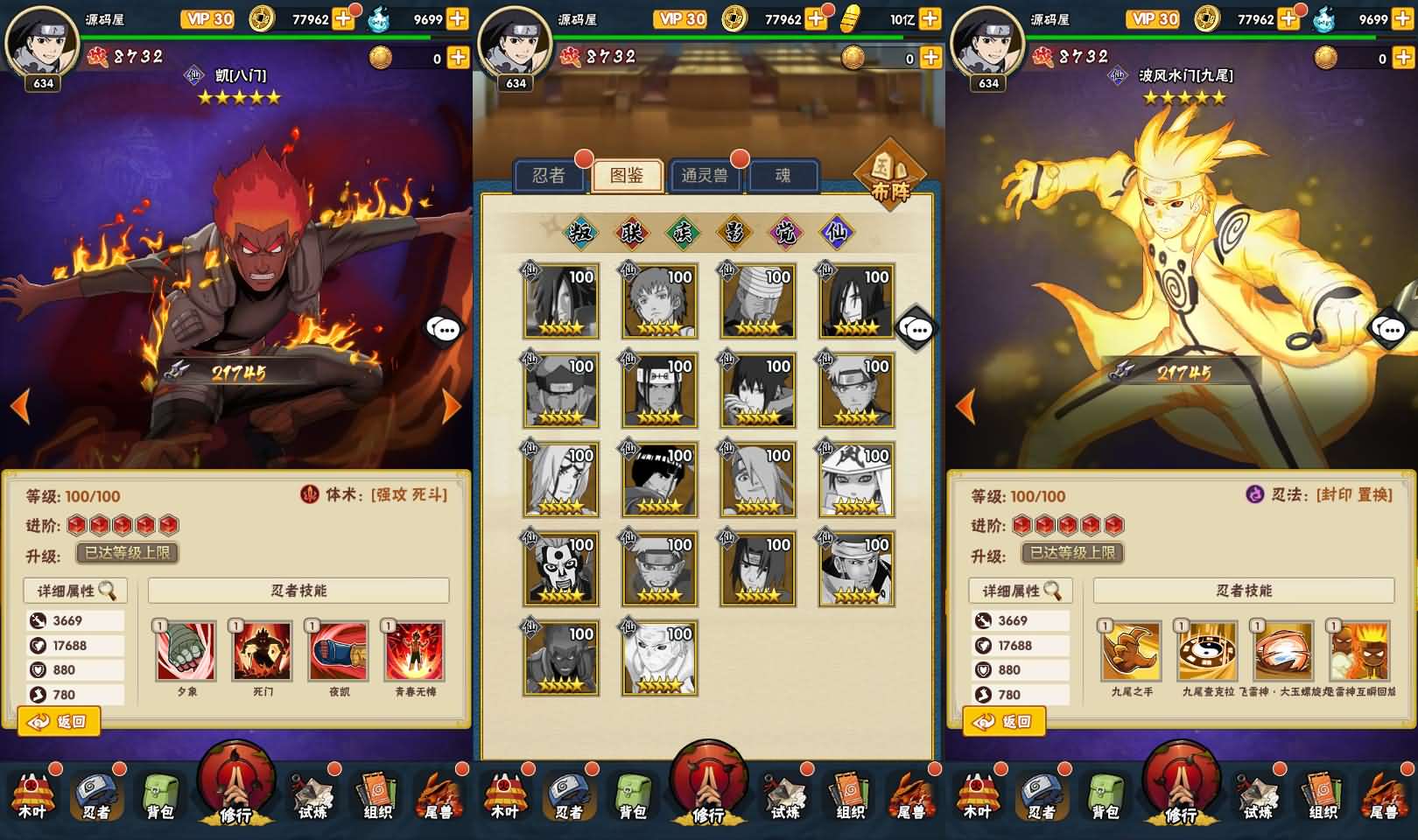Choose the 联 faction filter

coord(631,232)
